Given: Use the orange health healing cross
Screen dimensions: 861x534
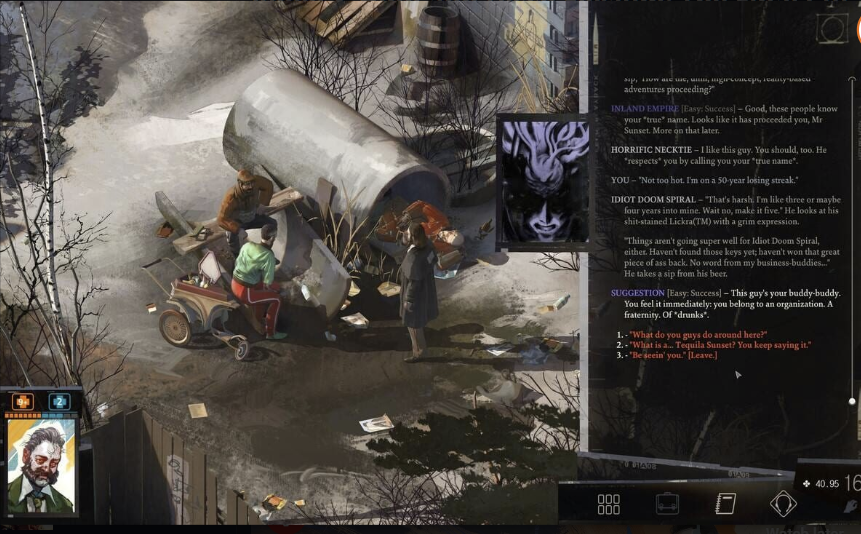Looking at the screenshot, I should (x=23, y=402).
